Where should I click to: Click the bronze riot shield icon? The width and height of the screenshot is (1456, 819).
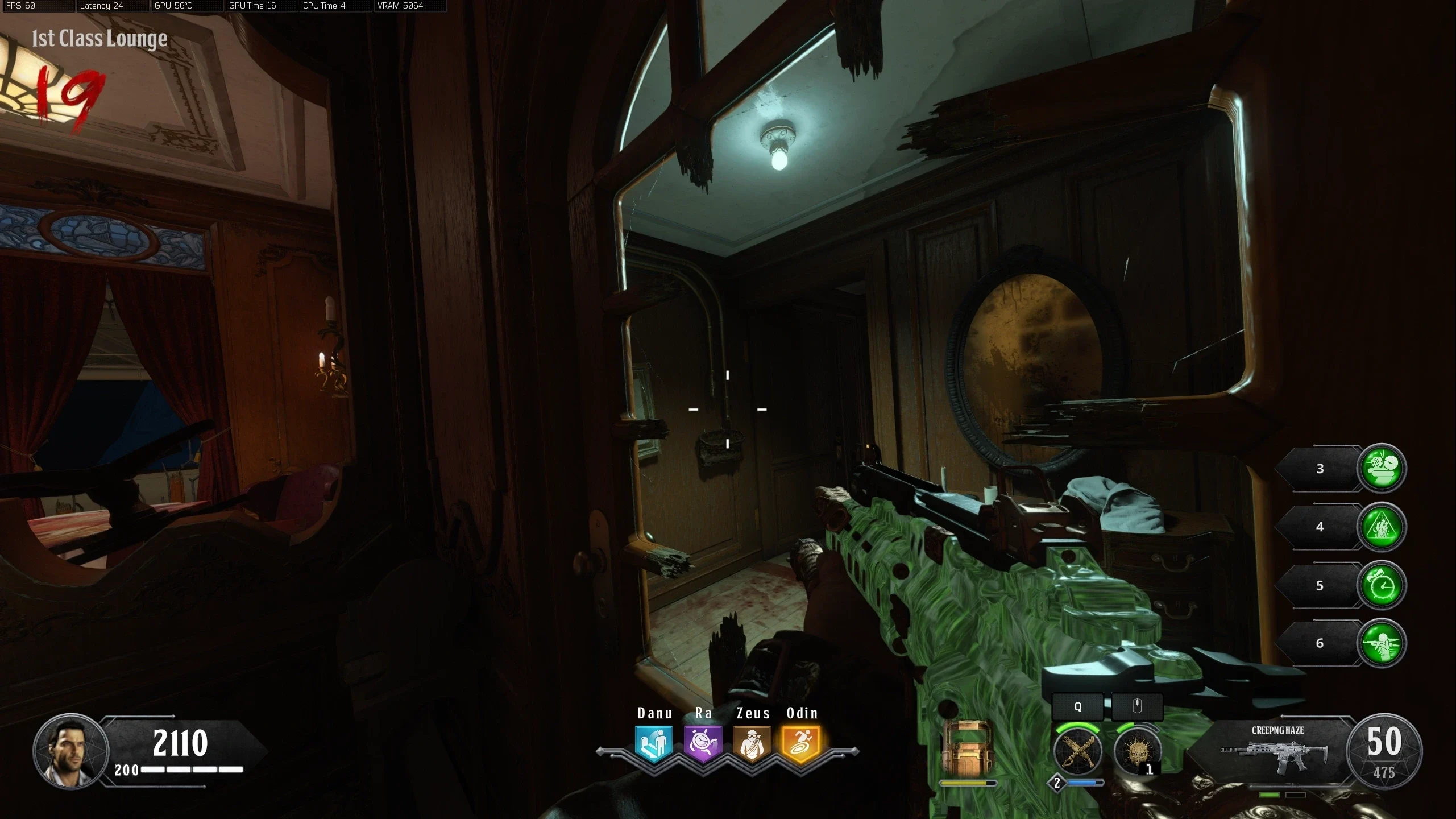966,749
